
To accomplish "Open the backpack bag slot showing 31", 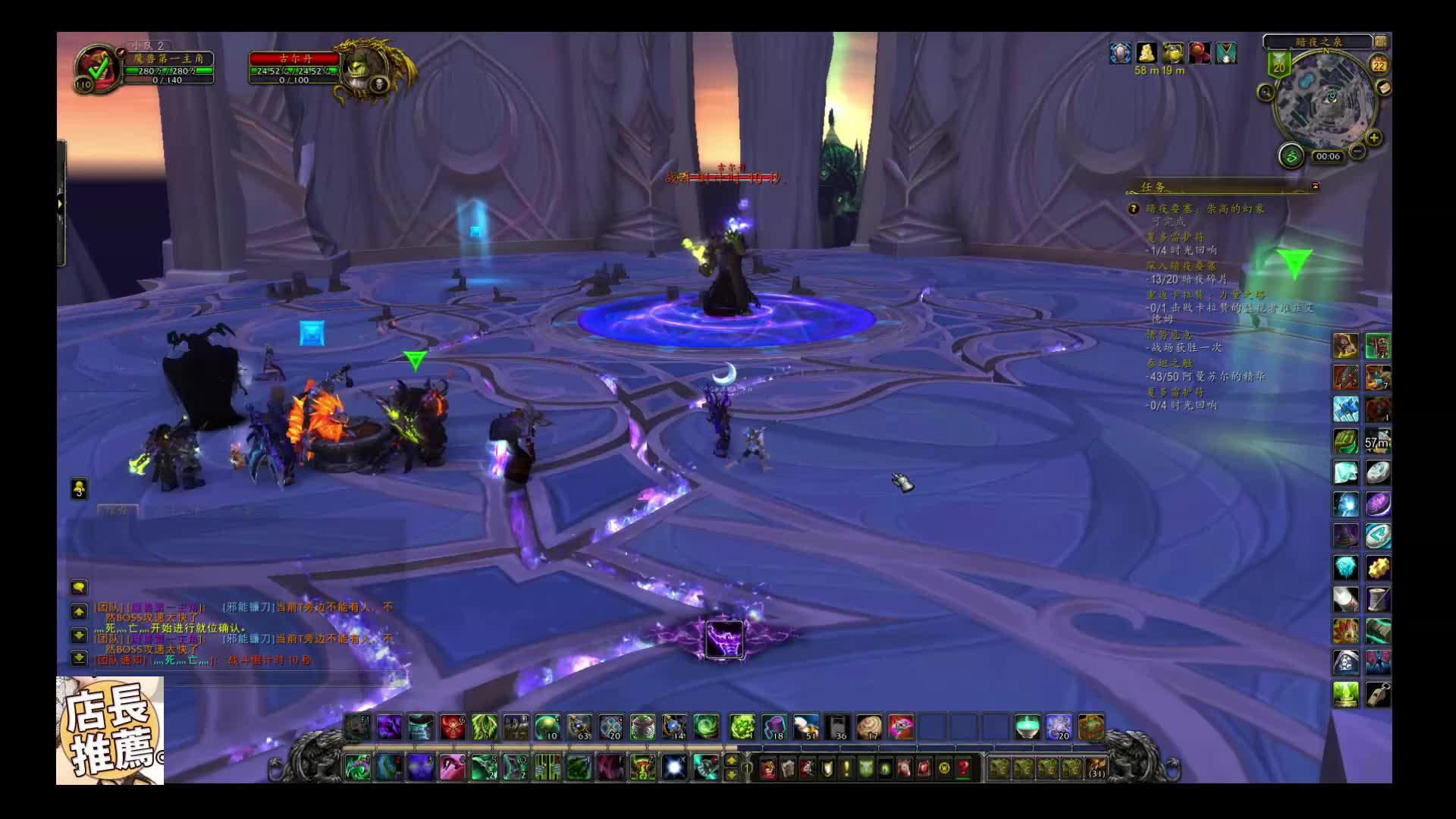I will [x=1096, y=768].
